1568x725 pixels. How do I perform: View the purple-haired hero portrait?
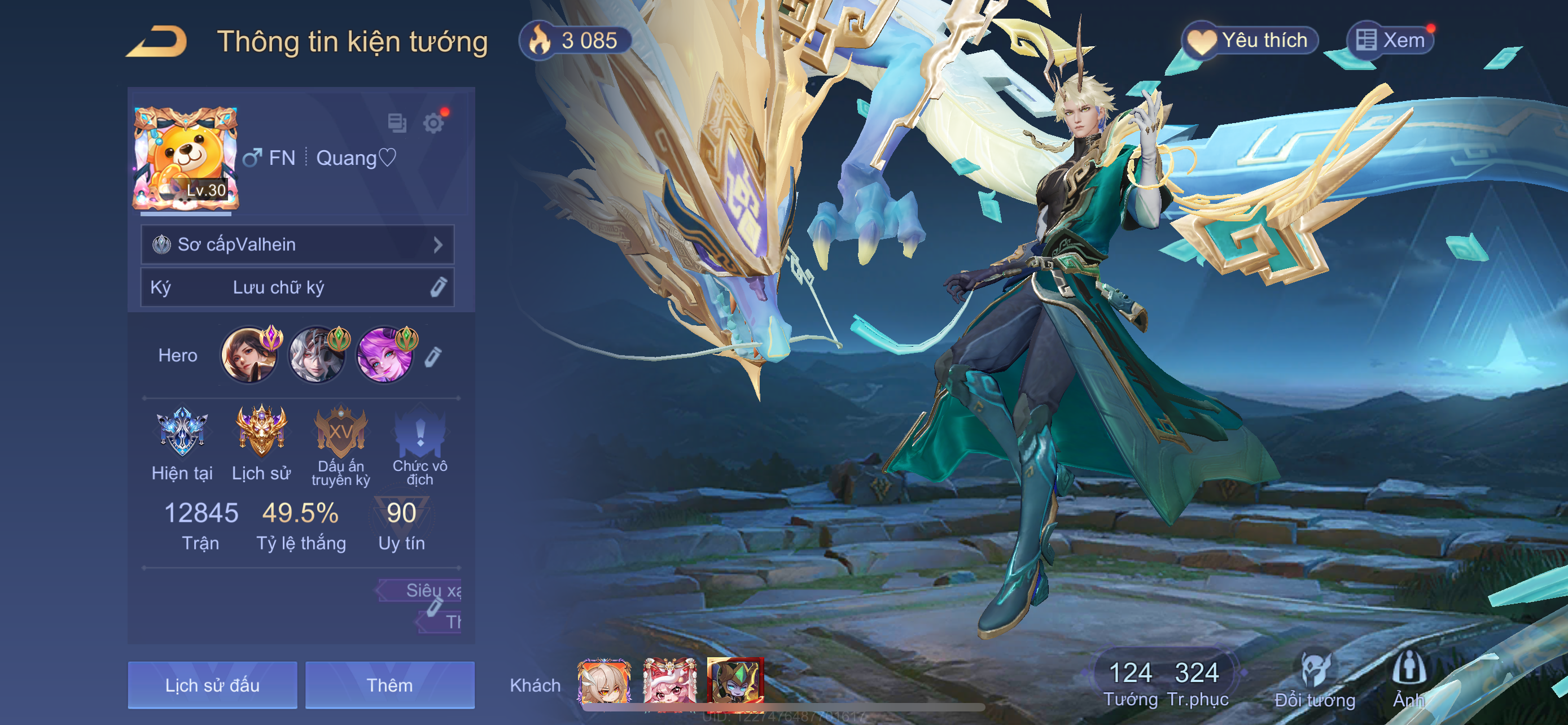[x=384, y=356]
